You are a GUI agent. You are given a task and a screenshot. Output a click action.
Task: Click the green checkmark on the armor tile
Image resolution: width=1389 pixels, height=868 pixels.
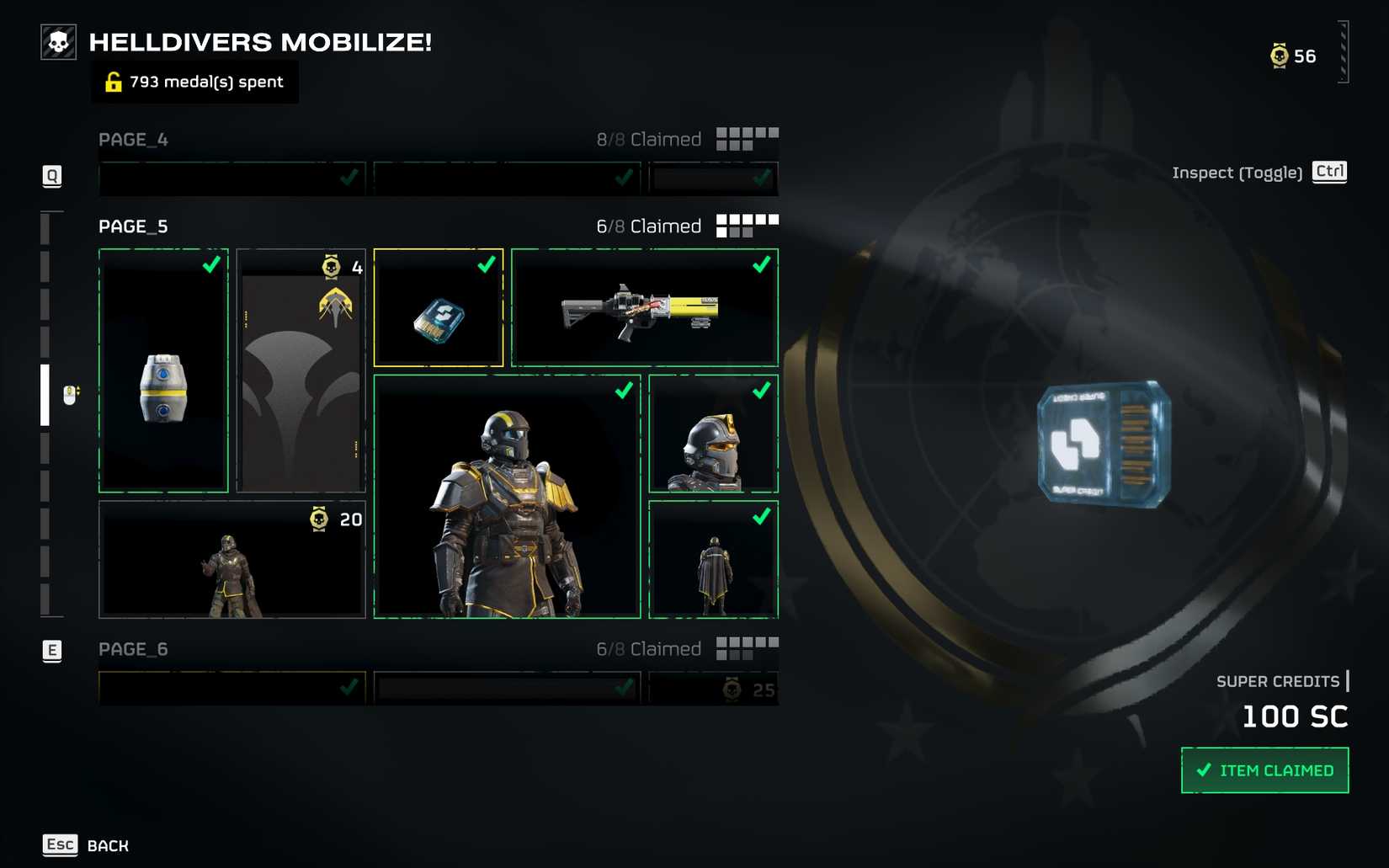[624, 390]
